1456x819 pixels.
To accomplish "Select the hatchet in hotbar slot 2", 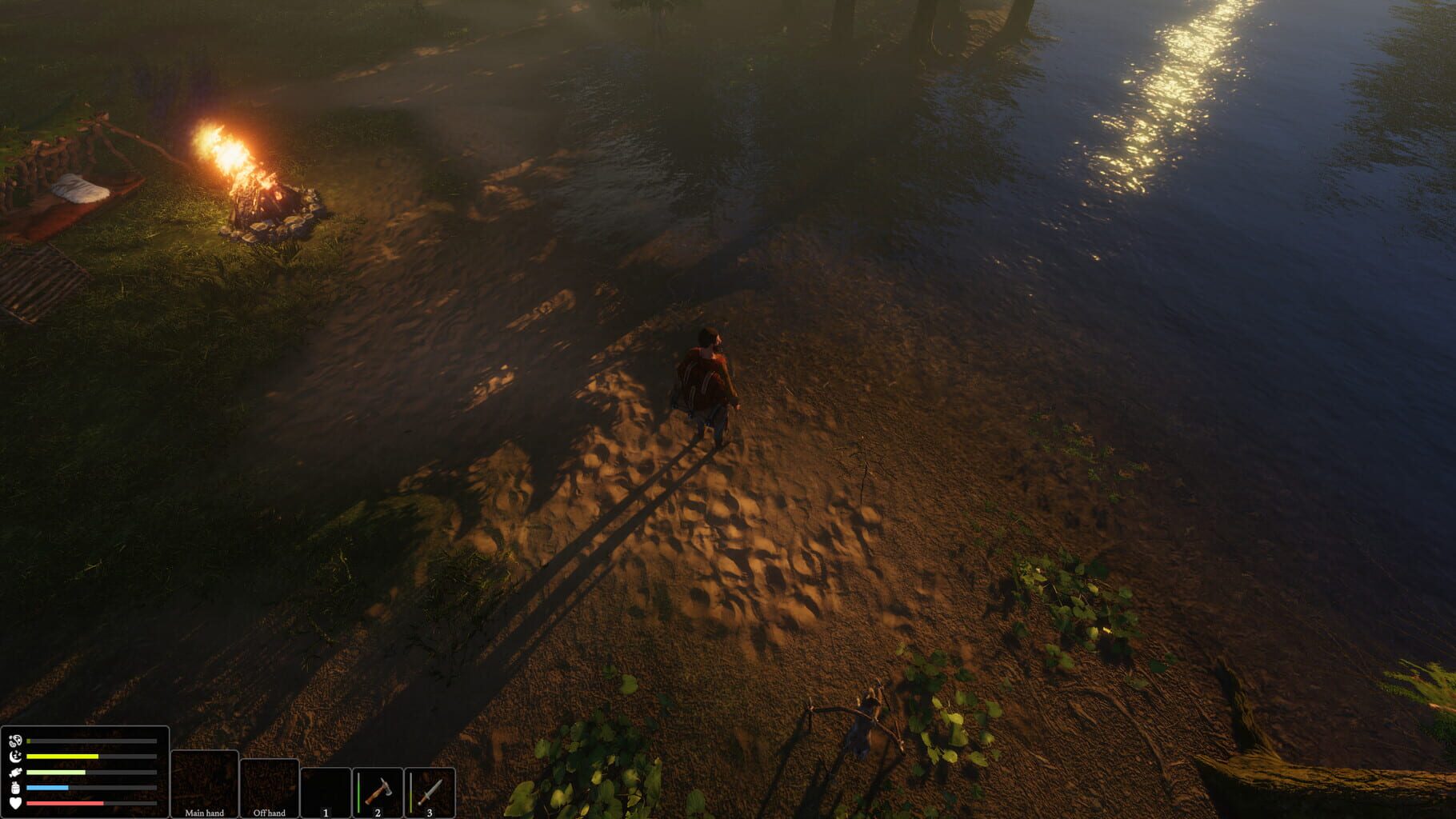I will pyautogui.click(x=378, y=789).
